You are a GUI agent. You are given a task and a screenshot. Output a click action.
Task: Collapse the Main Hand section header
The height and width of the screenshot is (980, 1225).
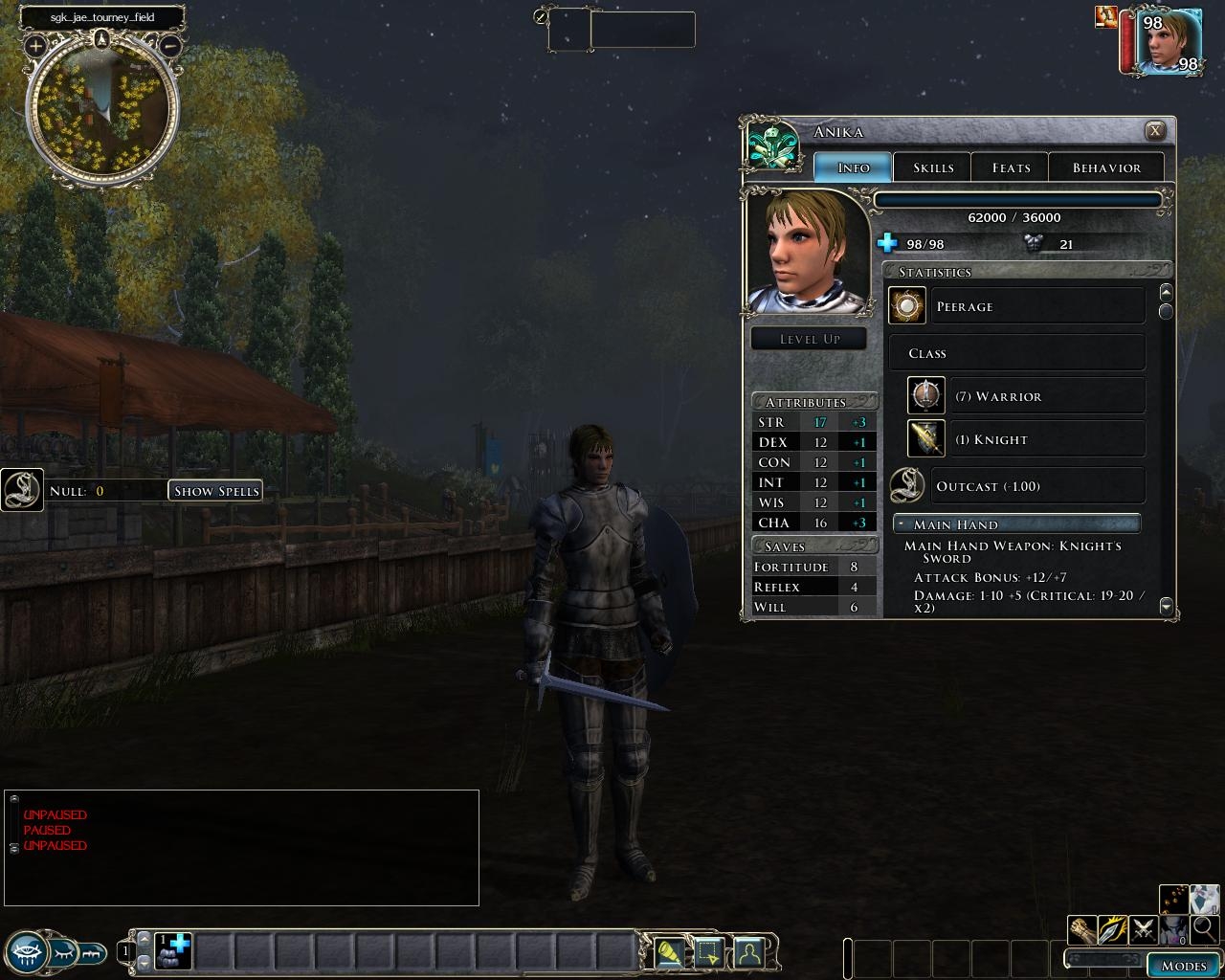tap(1016, 524)
